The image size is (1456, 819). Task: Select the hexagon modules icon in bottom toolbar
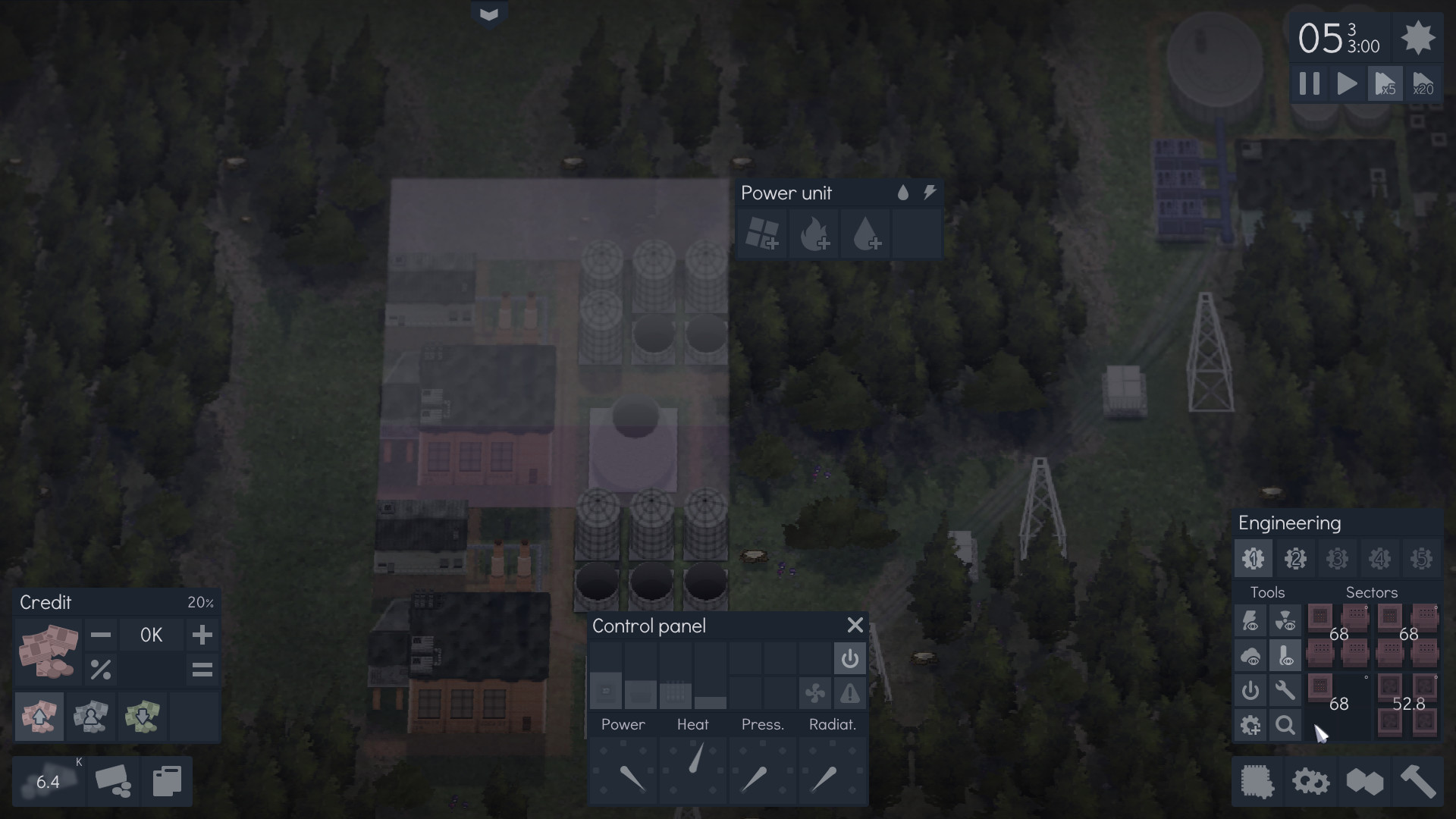pyautogui.click(x=1365, y=781)
